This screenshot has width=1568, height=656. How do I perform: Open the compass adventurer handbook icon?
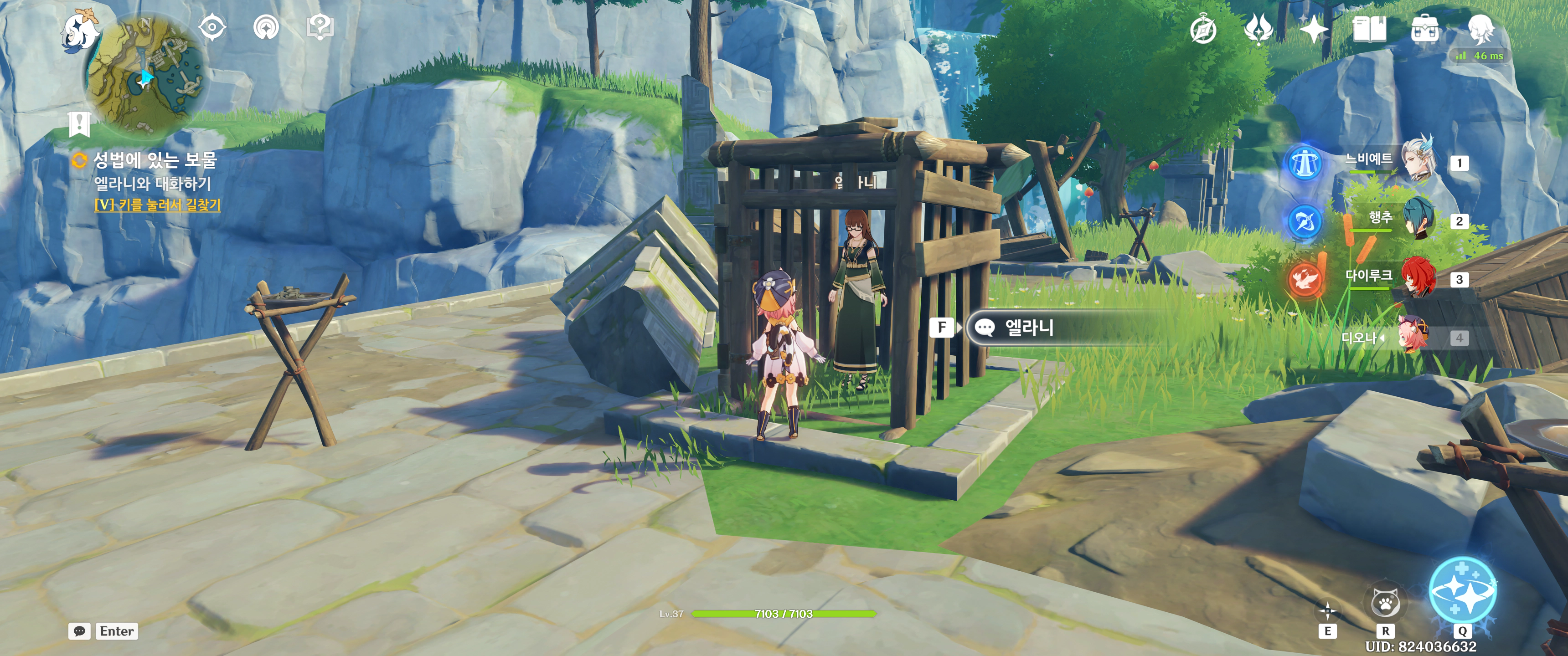point(1203,29)
